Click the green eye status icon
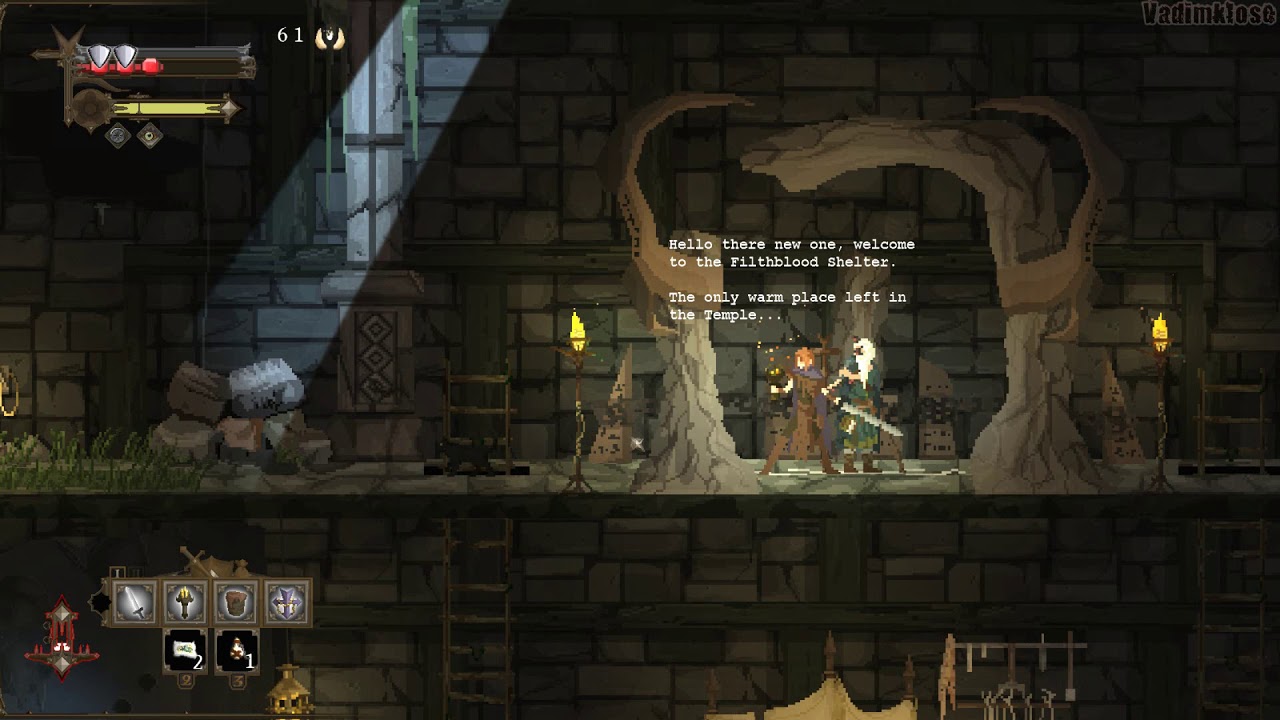Viewport: 1280px width, 720px height. (150, 135)
